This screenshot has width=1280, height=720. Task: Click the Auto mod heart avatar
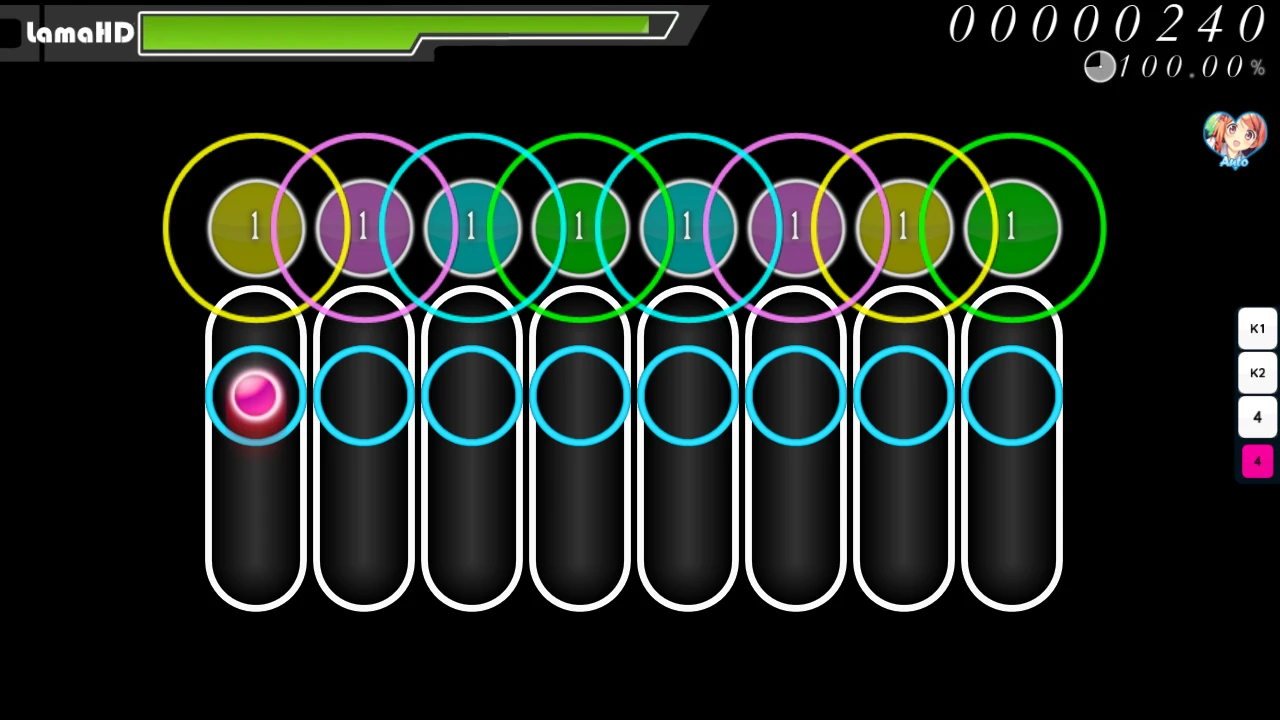point(1234,138)
